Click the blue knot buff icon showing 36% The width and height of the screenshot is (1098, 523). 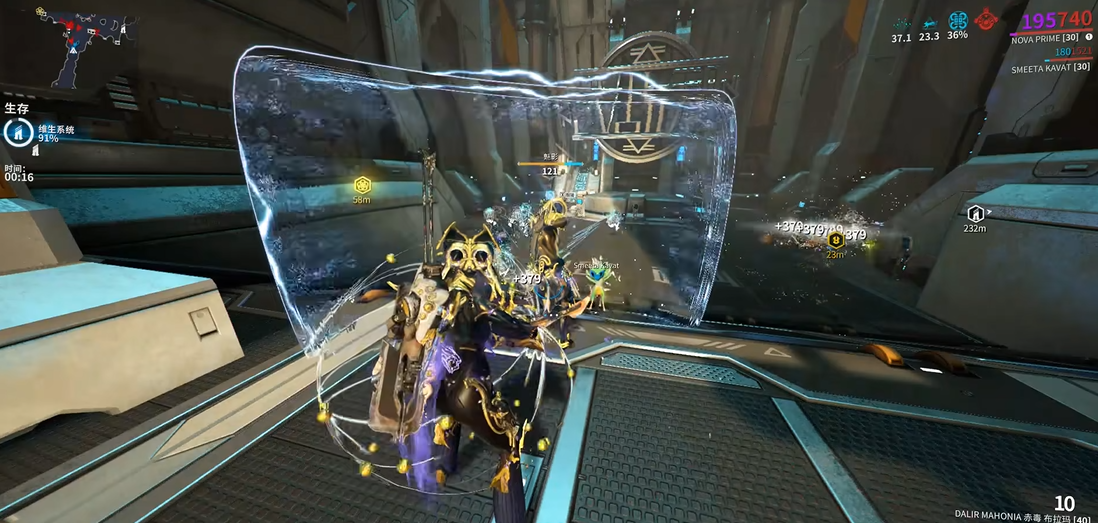coord(958,20)
